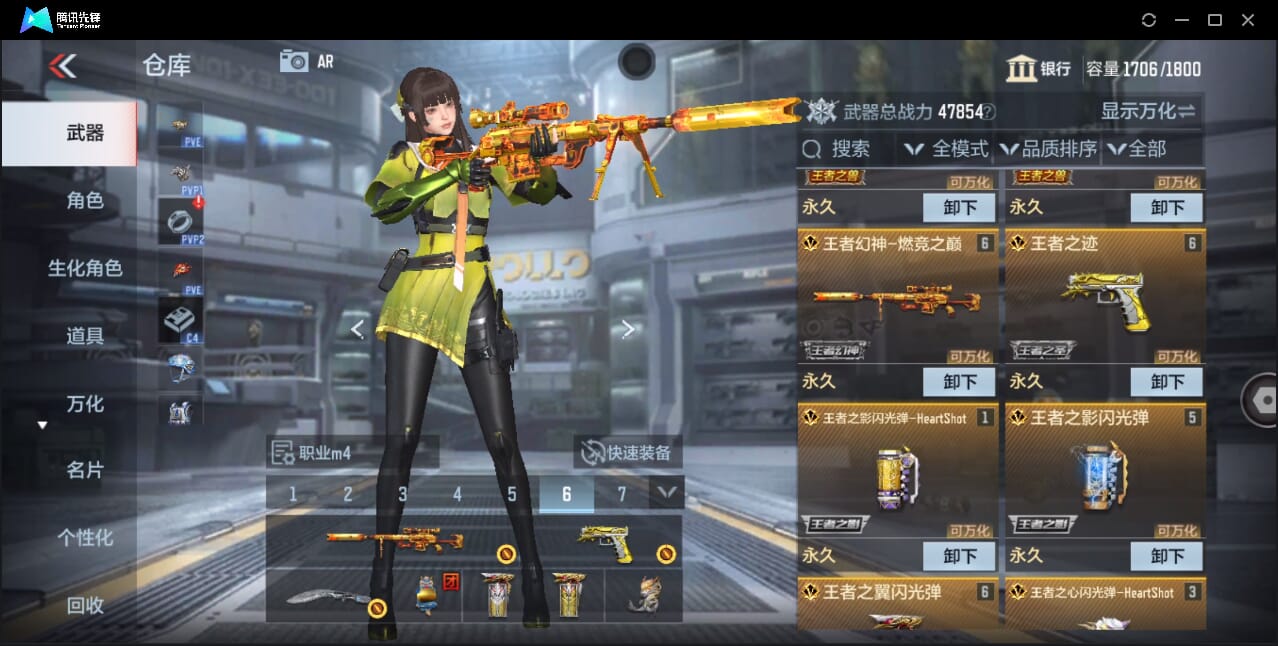Open the 品质排序 sorting dropdown

[1048, 149]
